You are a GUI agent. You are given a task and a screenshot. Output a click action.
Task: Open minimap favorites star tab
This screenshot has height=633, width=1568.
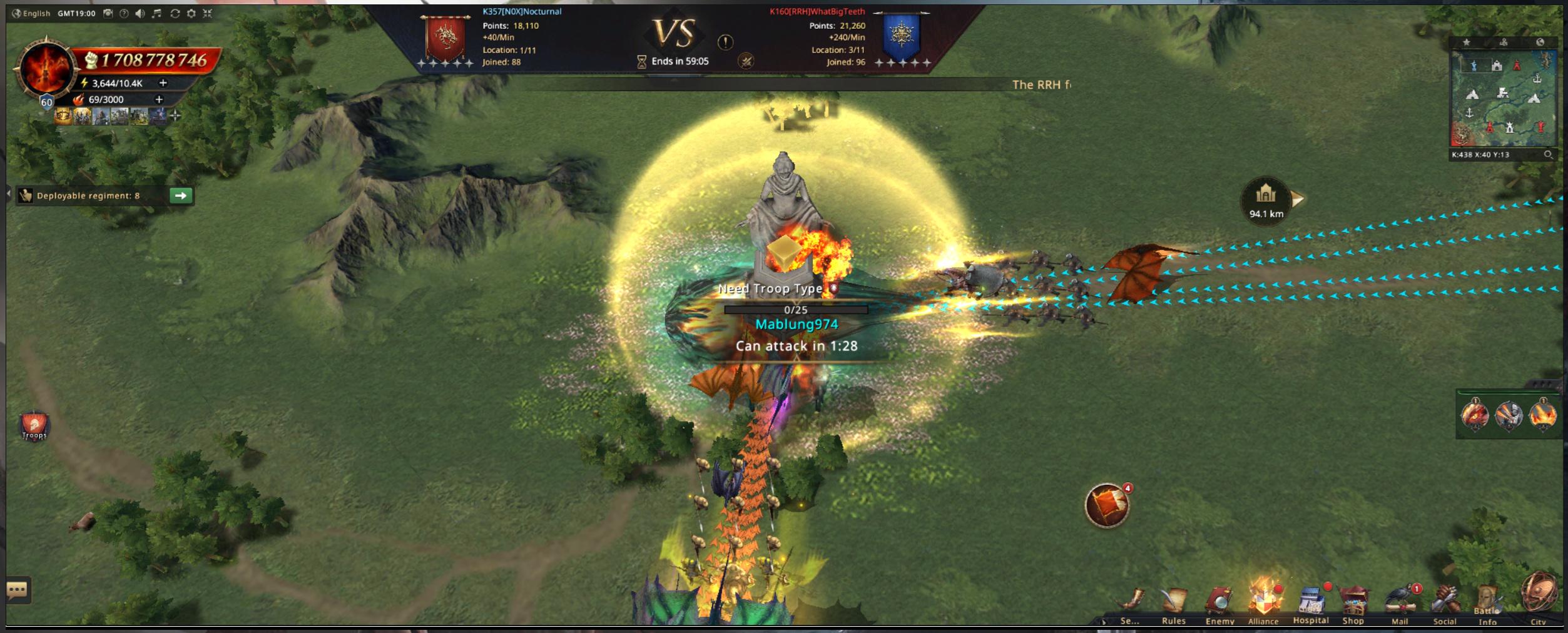[1466, 43]
